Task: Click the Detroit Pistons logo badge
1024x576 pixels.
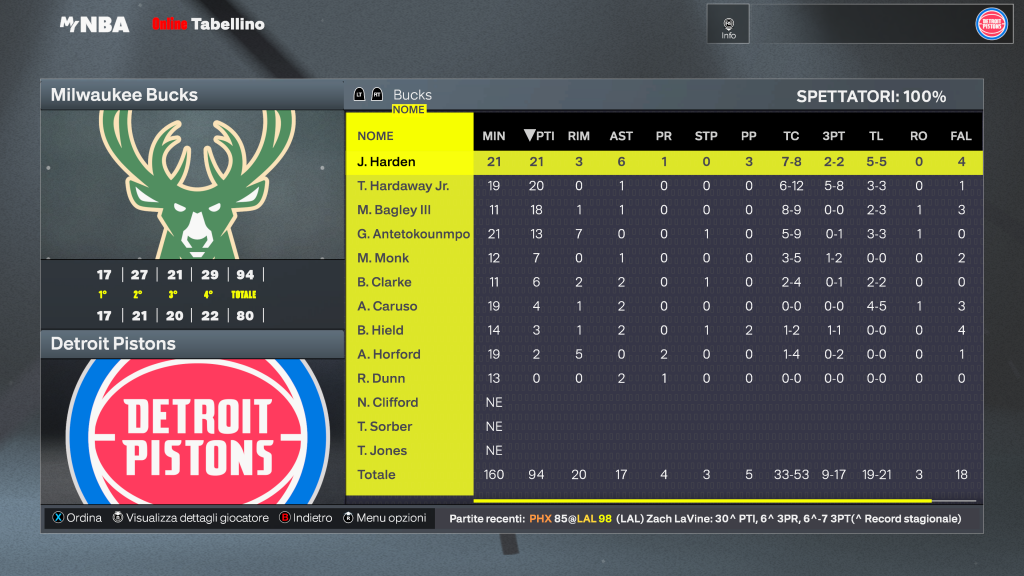Action: (x=991, y=23)
